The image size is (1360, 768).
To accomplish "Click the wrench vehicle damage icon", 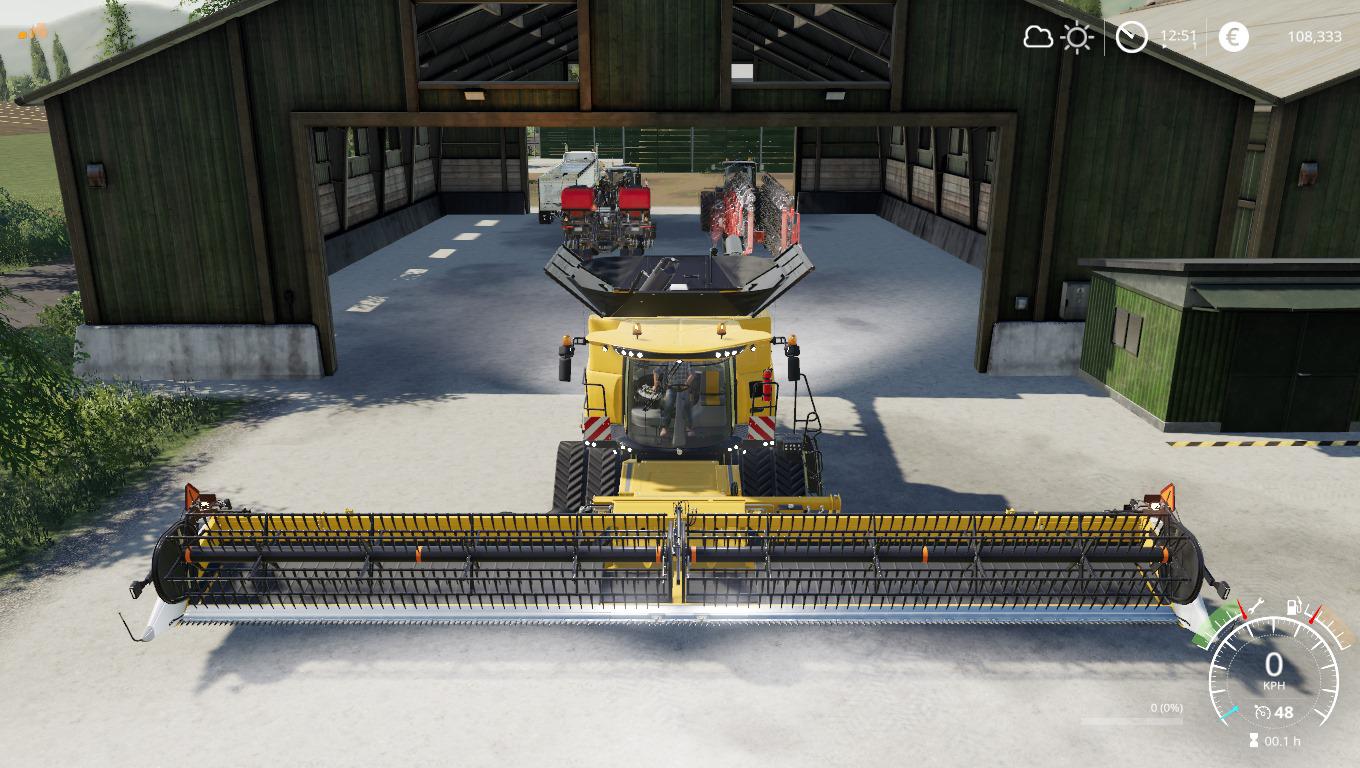I will pos(1257,604).
